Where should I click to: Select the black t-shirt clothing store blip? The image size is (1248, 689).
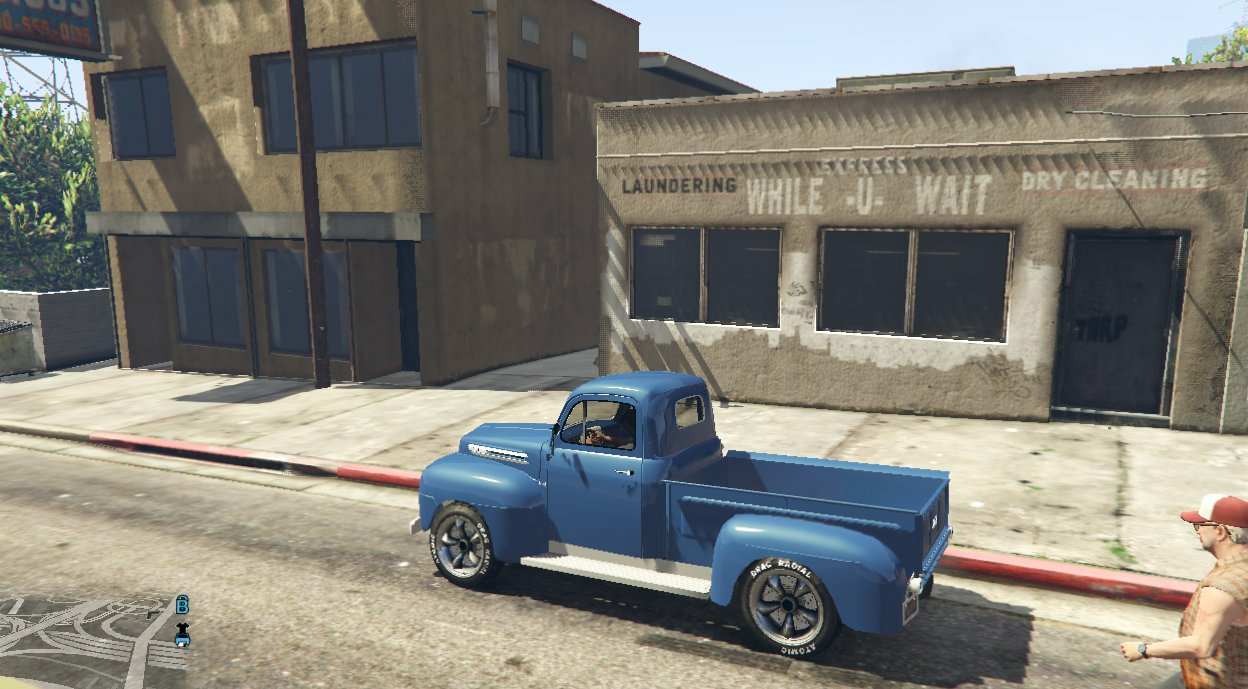tap(182, 629)
